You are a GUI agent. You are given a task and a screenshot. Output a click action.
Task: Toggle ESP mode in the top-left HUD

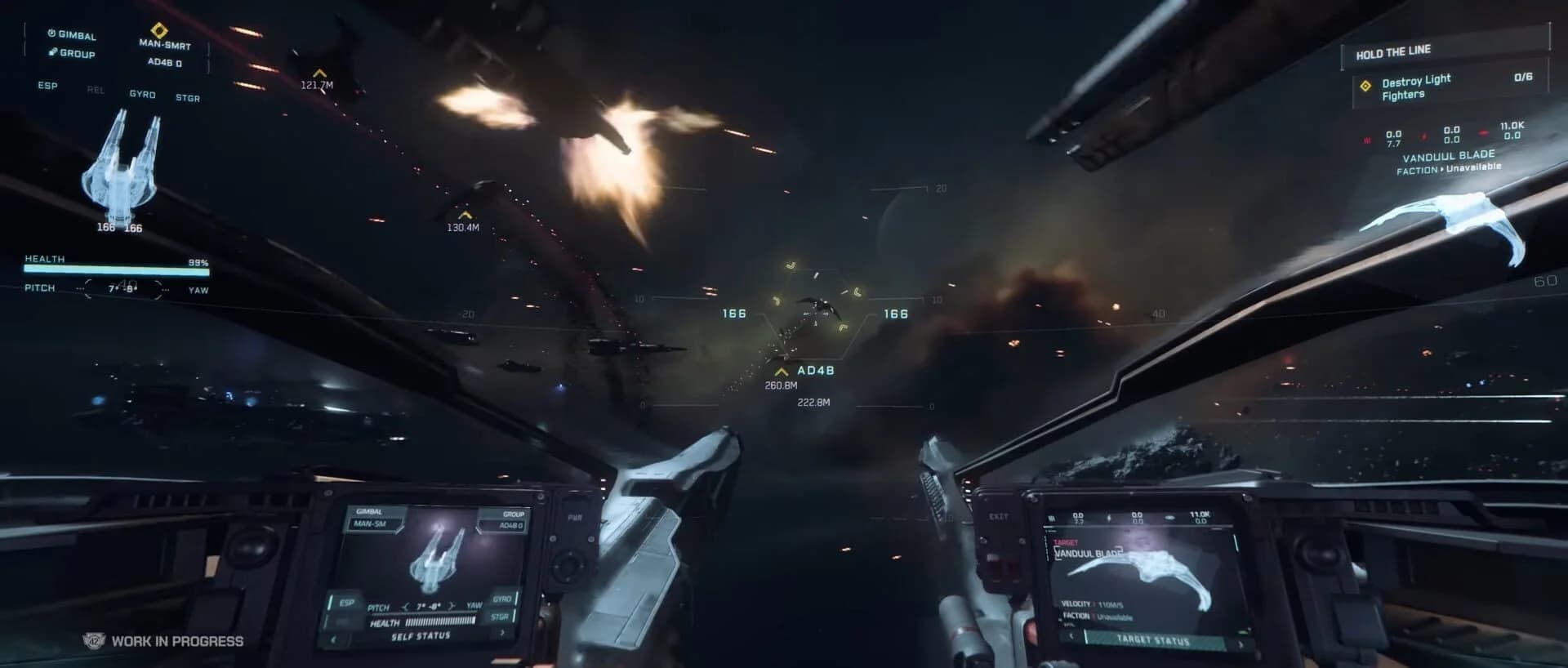click(47, 85)
